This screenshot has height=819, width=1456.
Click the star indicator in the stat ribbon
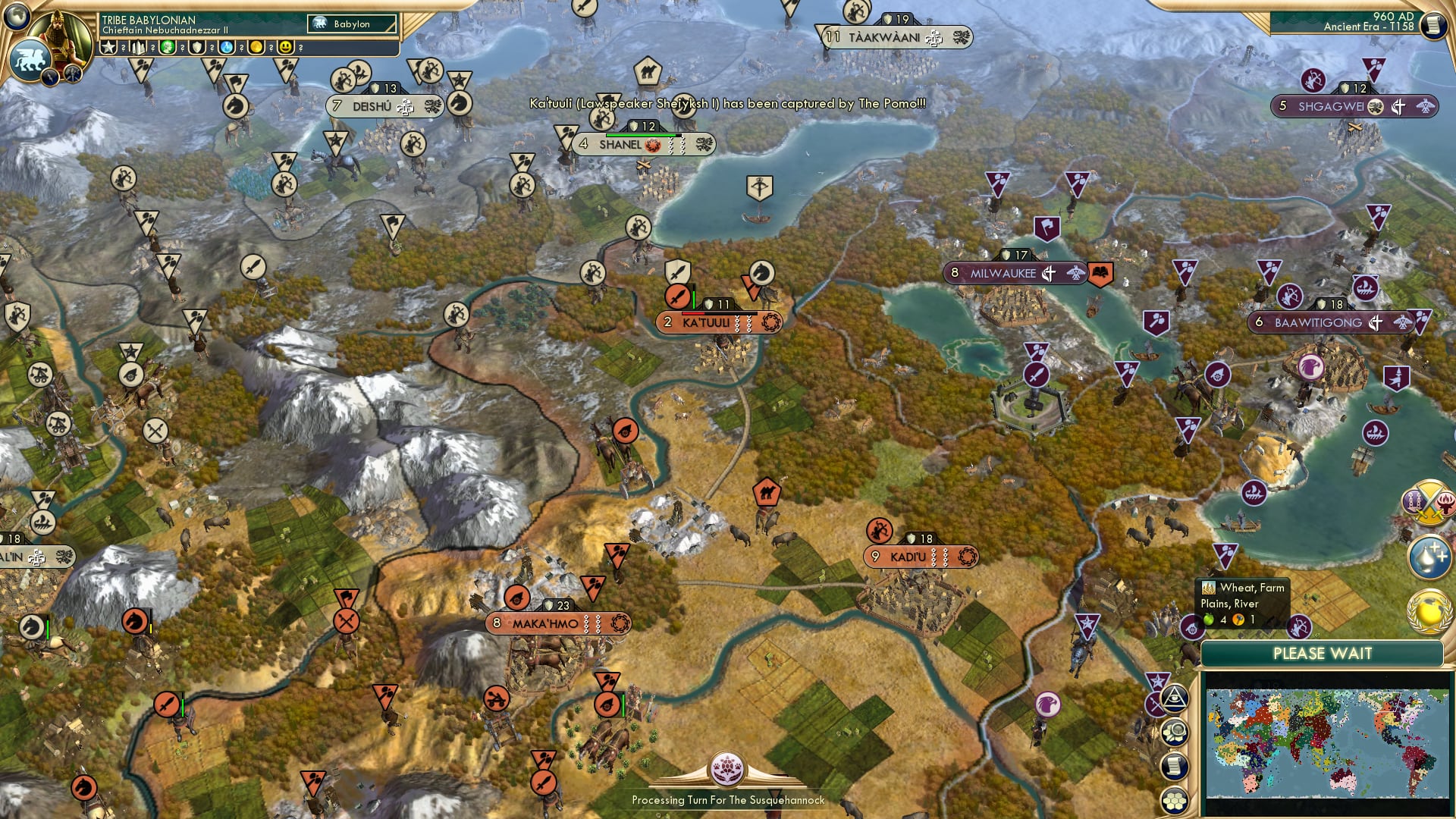(x=110, y=47)
